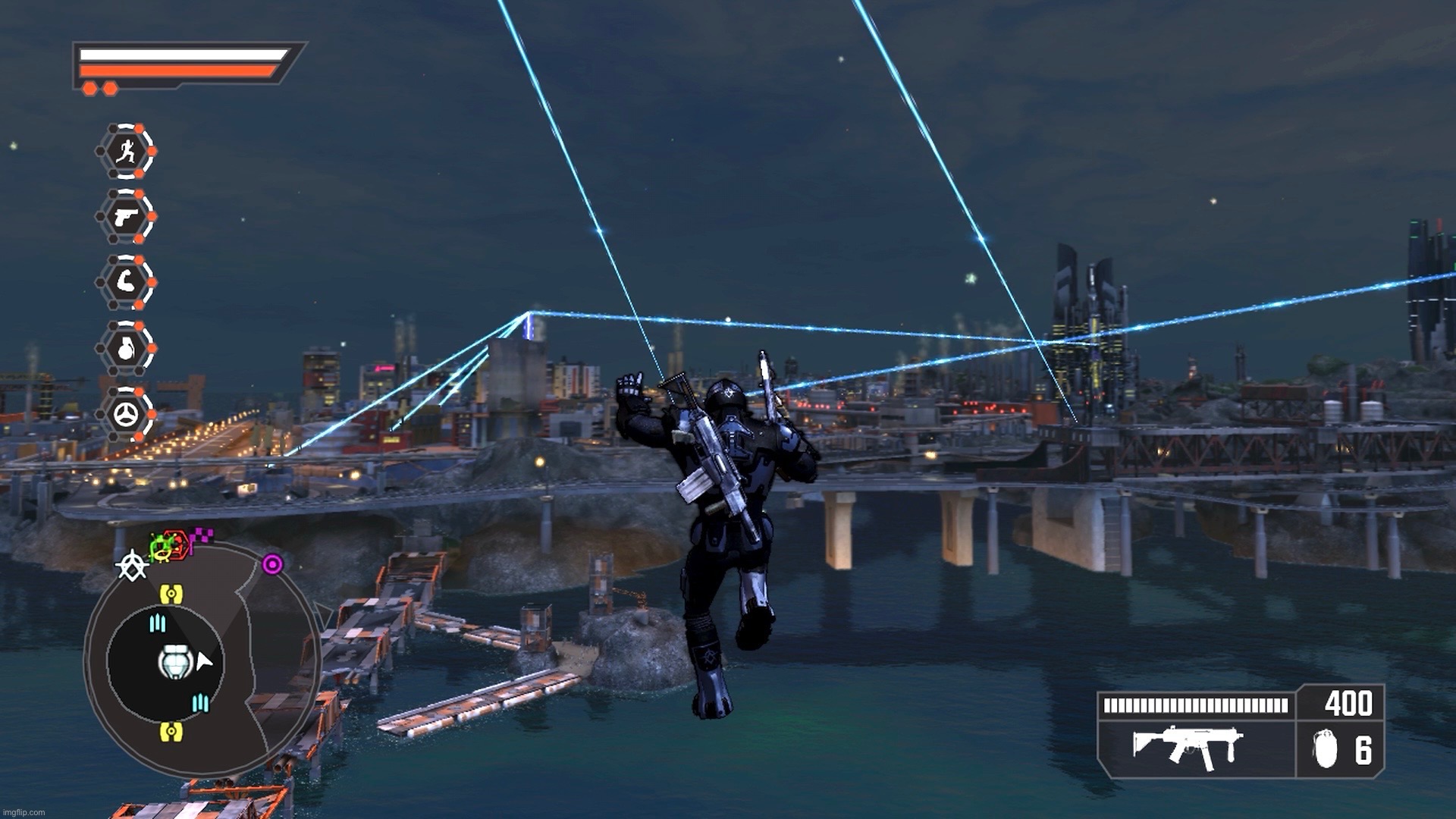
Task: Click the Firearms pistol skill icon
Action: click(x=127, y=216)
